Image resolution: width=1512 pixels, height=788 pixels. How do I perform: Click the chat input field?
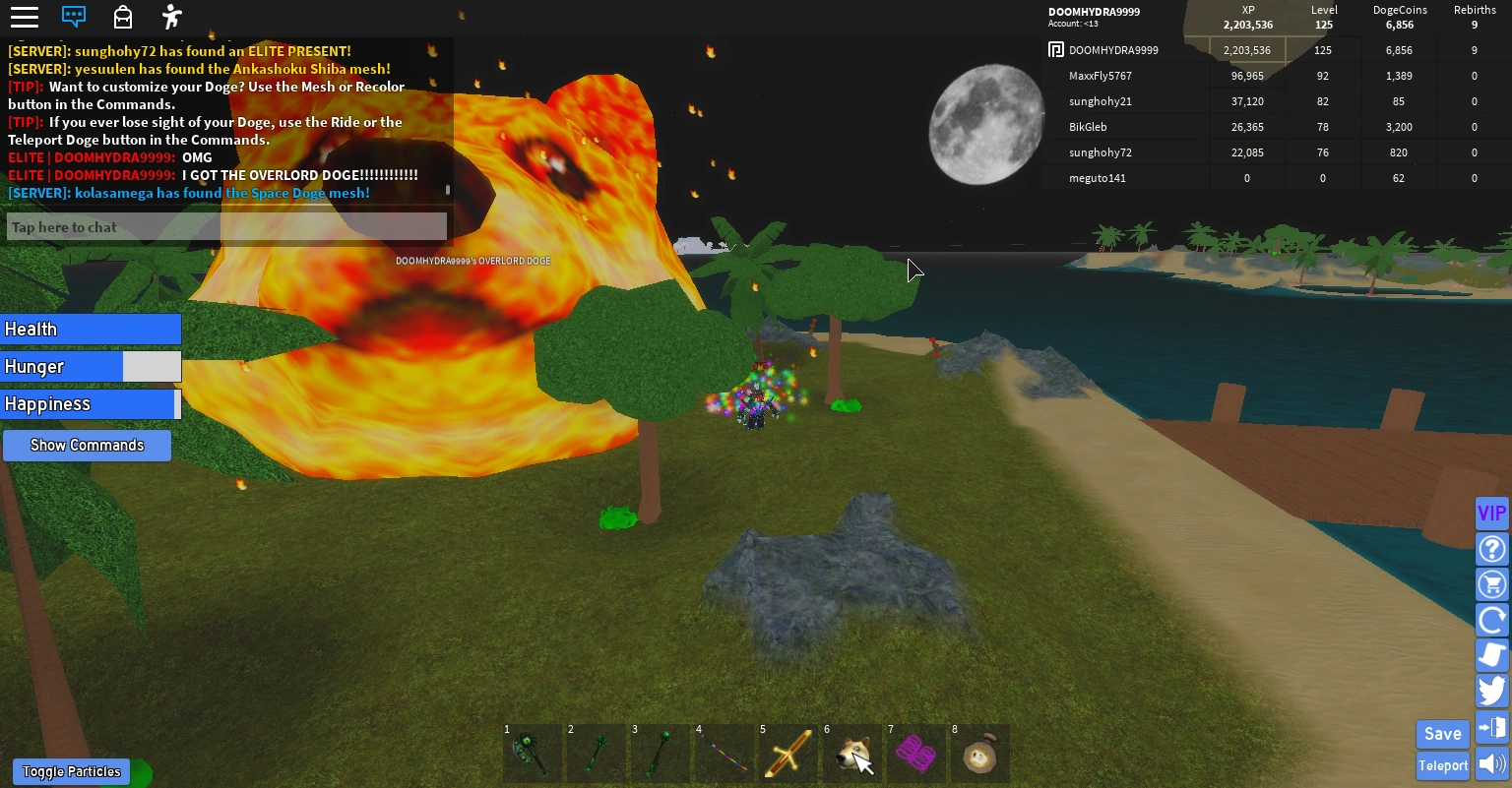[226, 226]
